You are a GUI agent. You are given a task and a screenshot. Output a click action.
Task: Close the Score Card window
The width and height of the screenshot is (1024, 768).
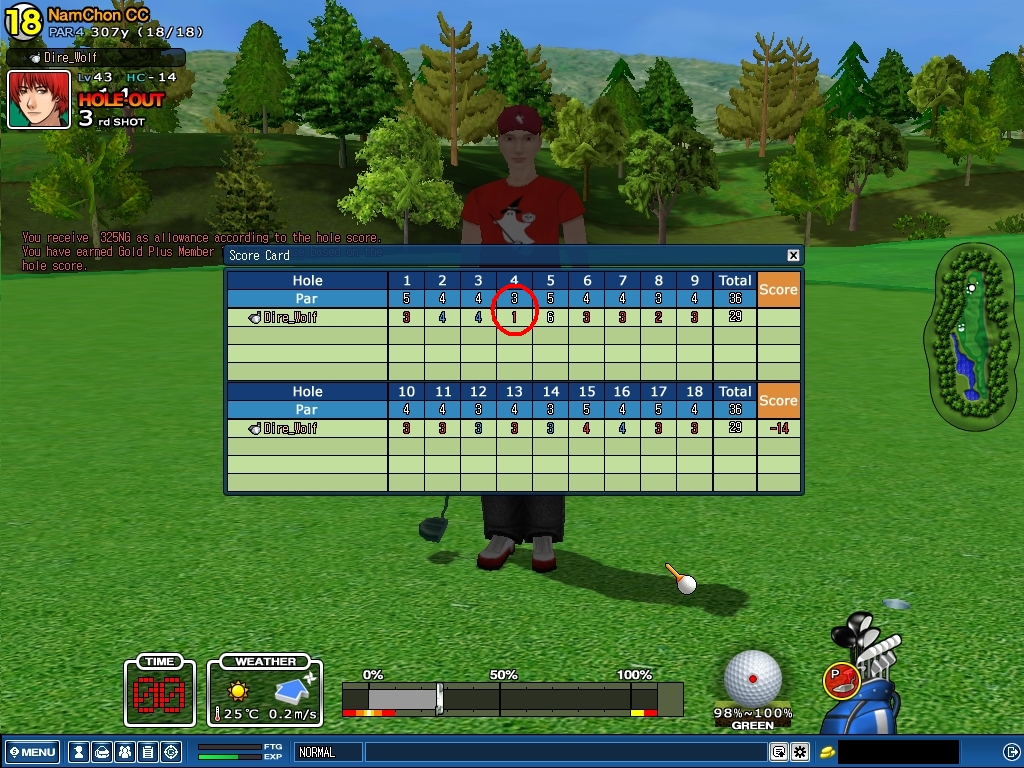(793, 256)
